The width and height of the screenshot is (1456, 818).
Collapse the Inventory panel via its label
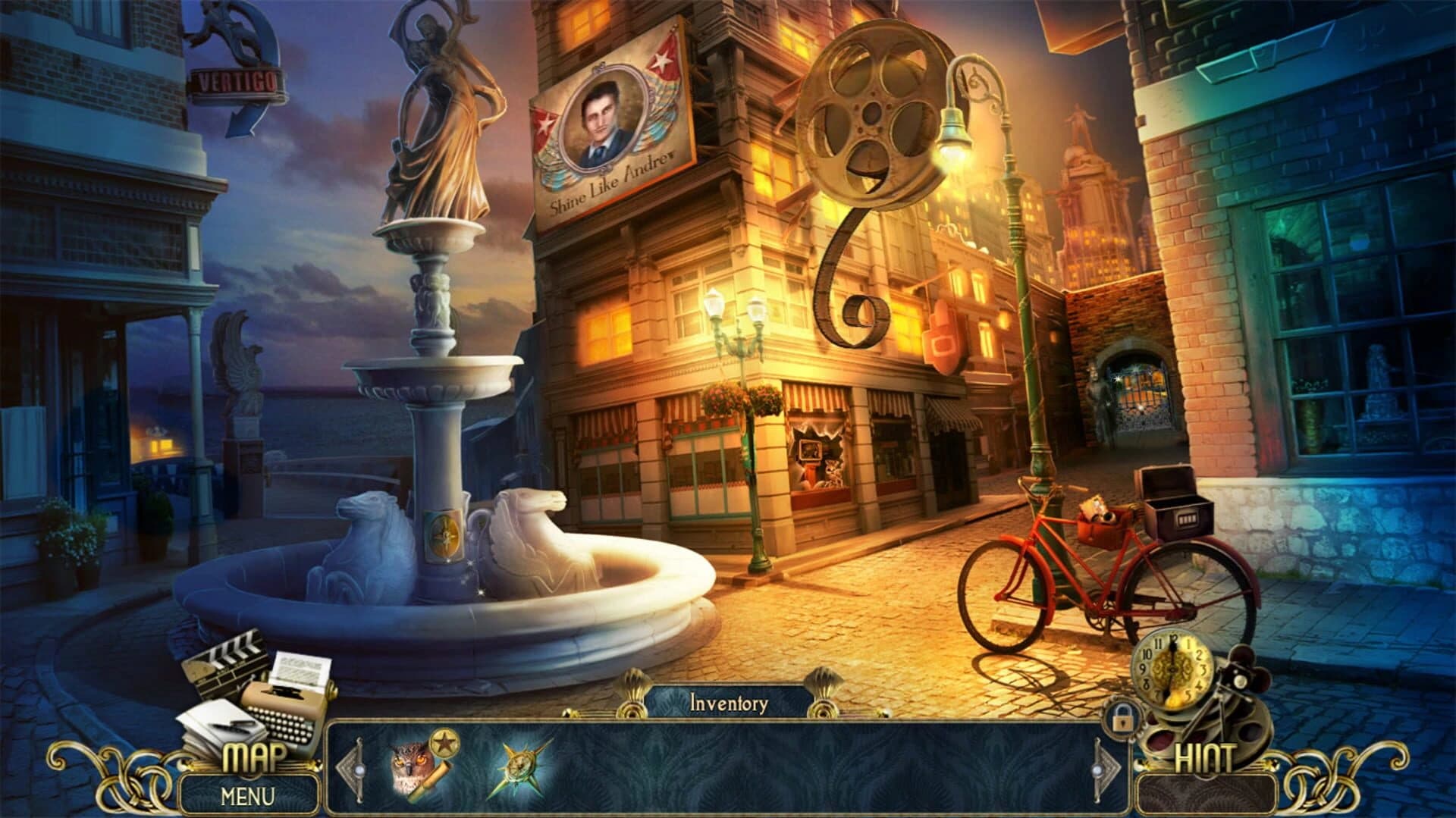[x=730, y=702]
